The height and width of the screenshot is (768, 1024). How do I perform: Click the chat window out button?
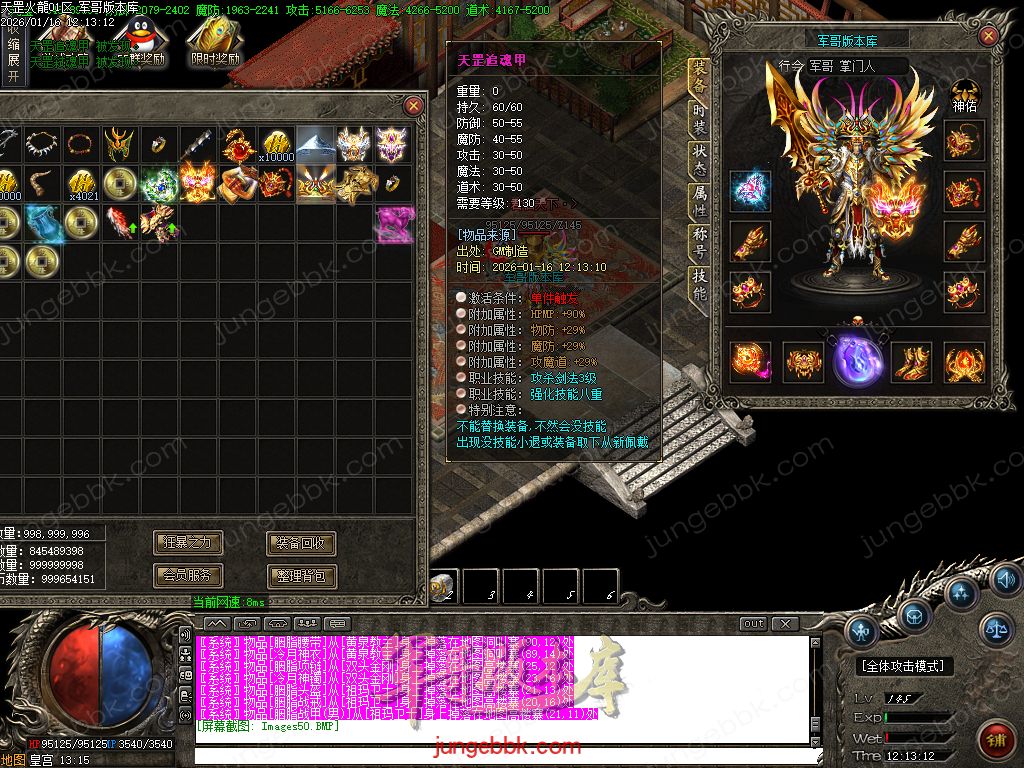tap(753, 624)
